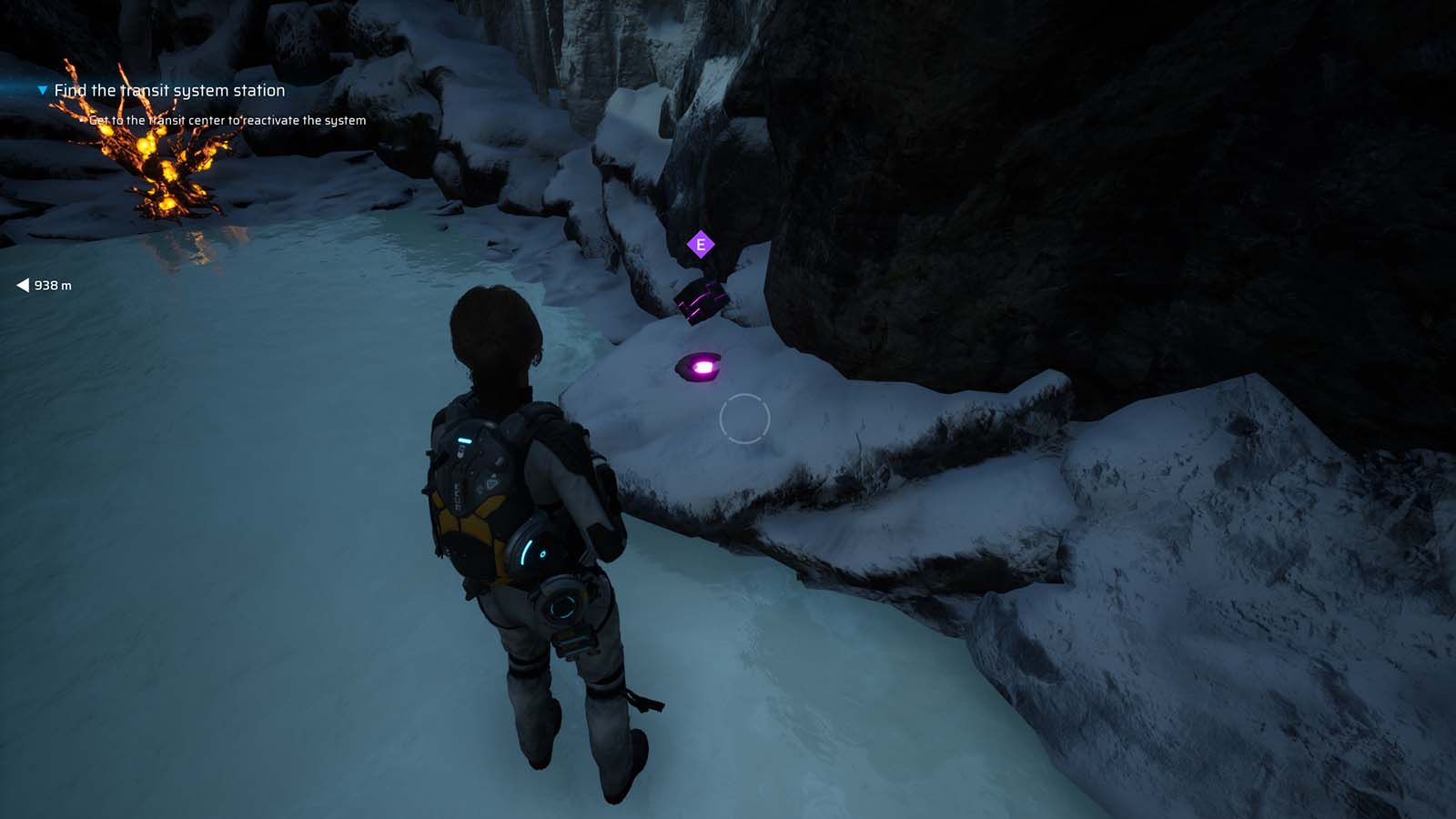Select the objective title Find the transit system station
This screenshot has width=1456, height=819.
[169, 90]
